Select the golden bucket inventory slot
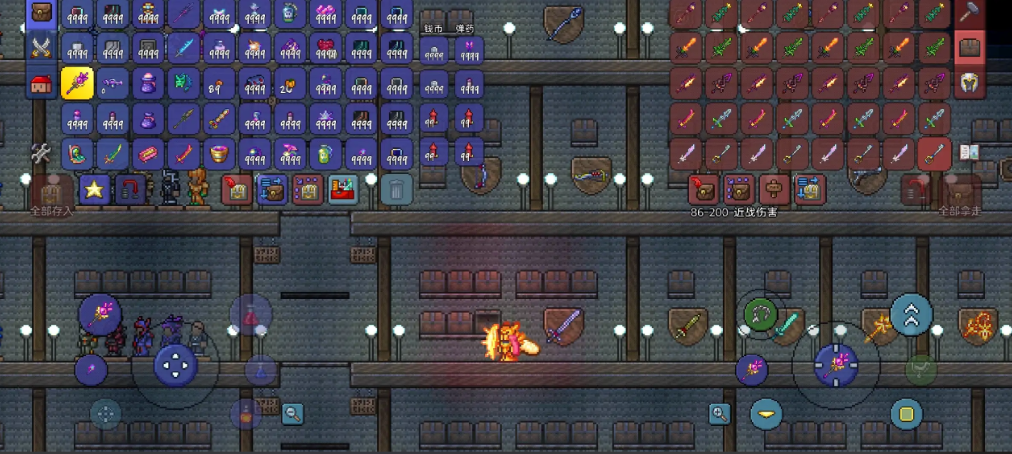This screenshot has height=454, width=1012. tap(219, 153)
